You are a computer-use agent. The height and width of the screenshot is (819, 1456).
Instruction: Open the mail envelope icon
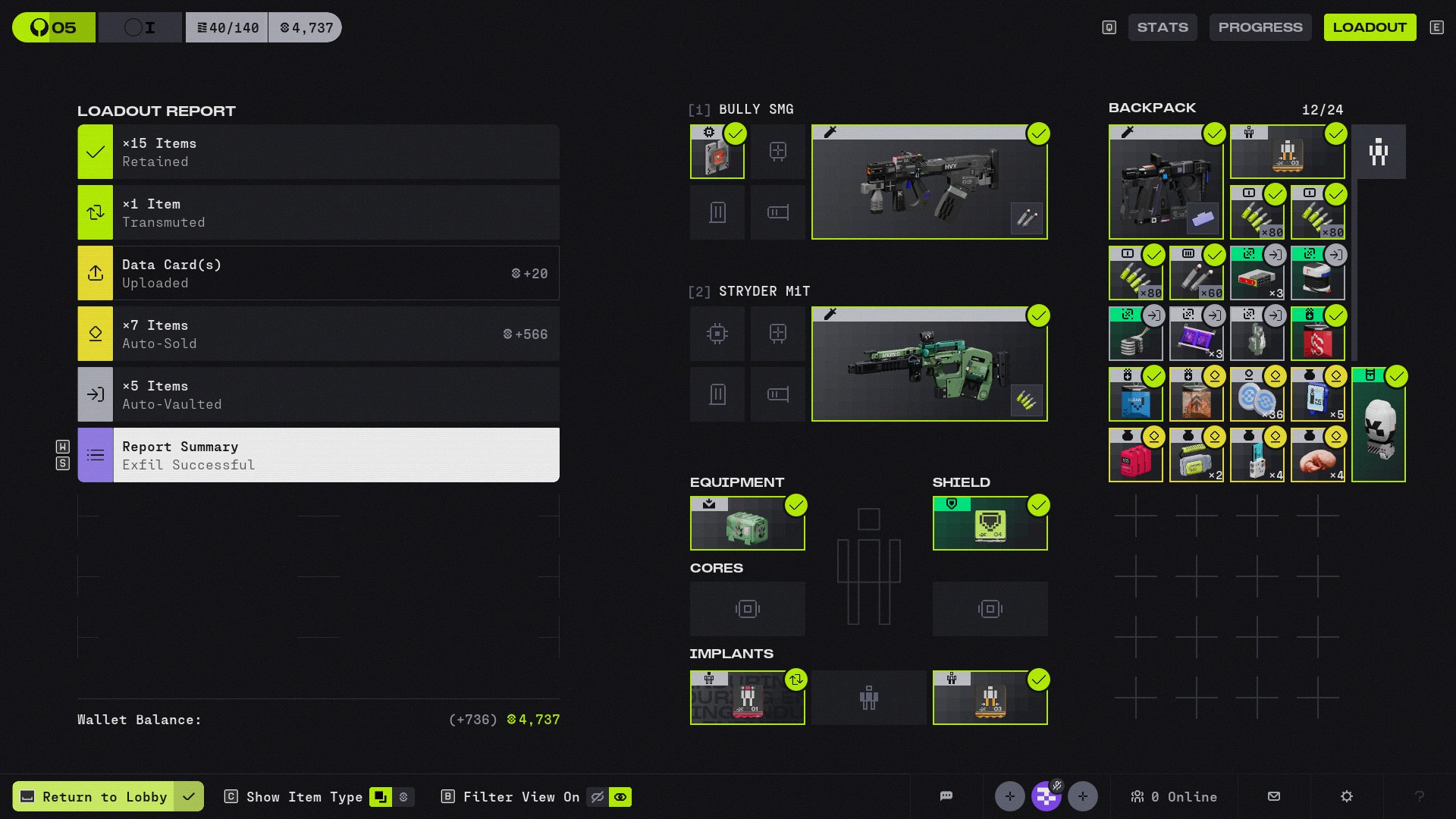point(1274,796)
